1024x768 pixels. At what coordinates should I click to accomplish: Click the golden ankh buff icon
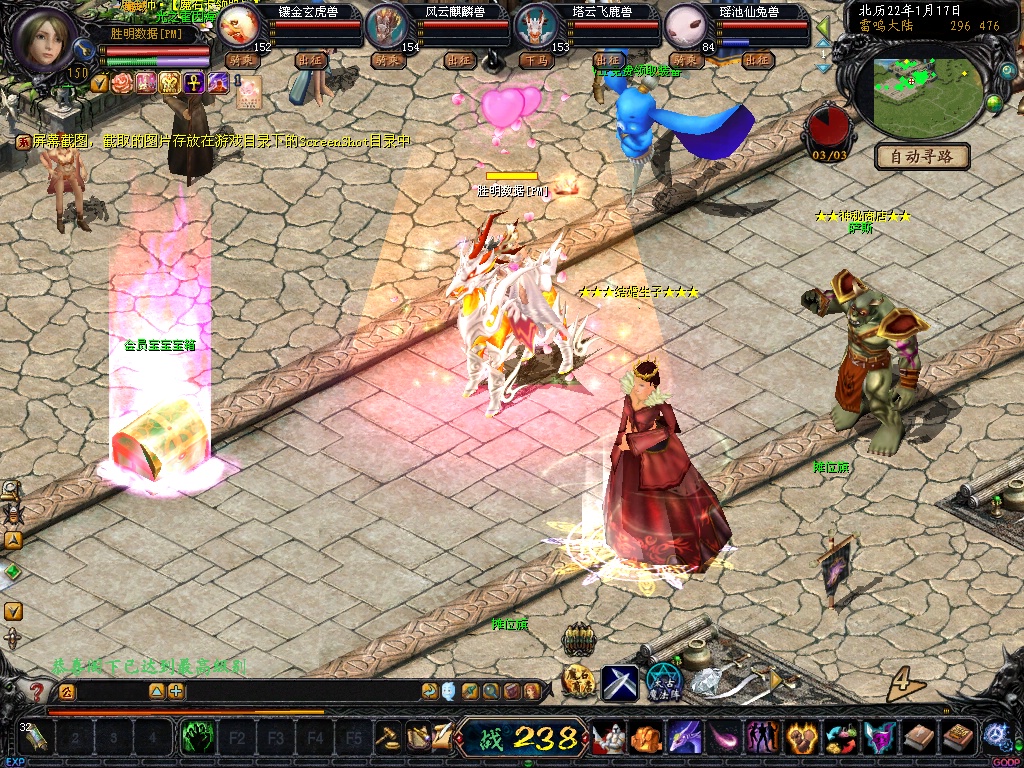194,82
